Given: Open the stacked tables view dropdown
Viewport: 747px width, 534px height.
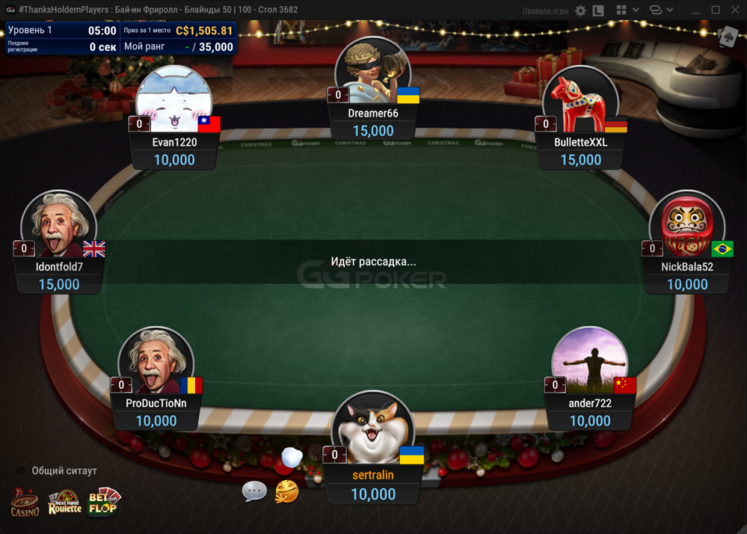Looking at the screenshot, I should pos(658,10).
